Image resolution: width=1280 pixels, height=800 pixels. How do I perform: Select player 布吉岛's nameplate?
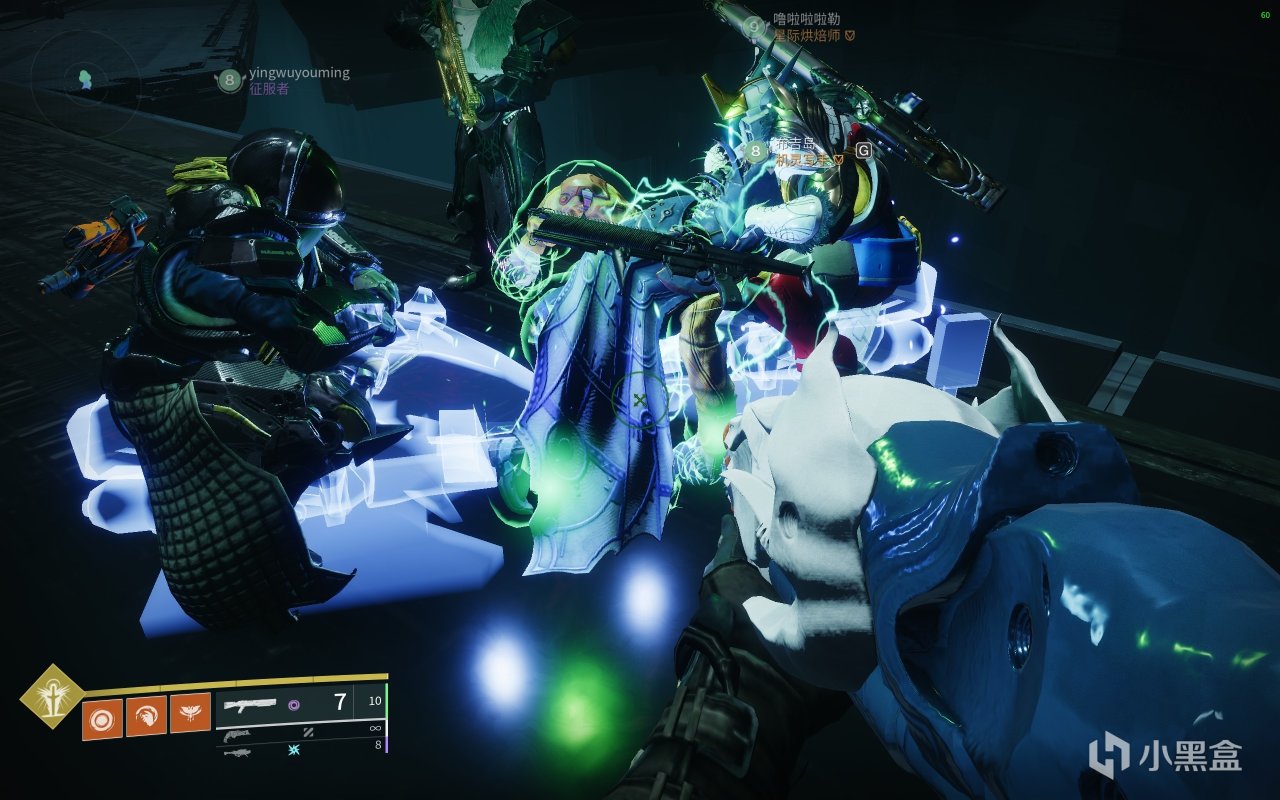point(796,145)
